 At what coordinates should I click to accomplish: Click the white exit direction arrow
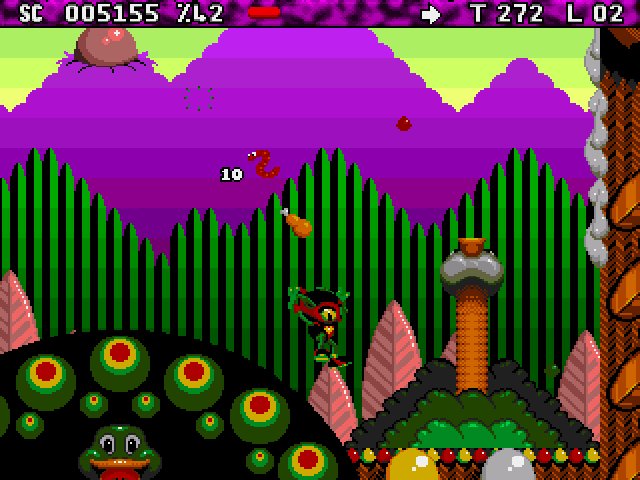point(432,14)
